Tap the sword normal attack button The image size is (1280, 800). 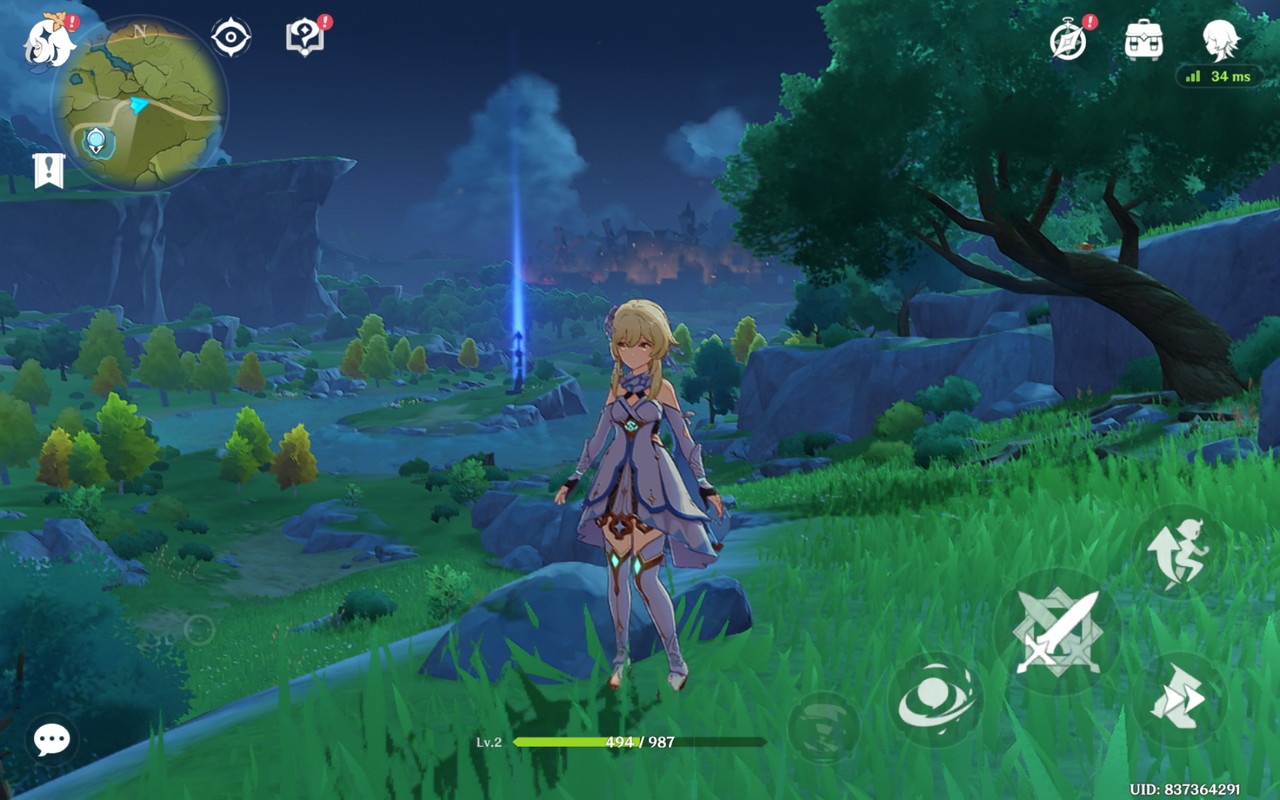(x=1057, y=632)
